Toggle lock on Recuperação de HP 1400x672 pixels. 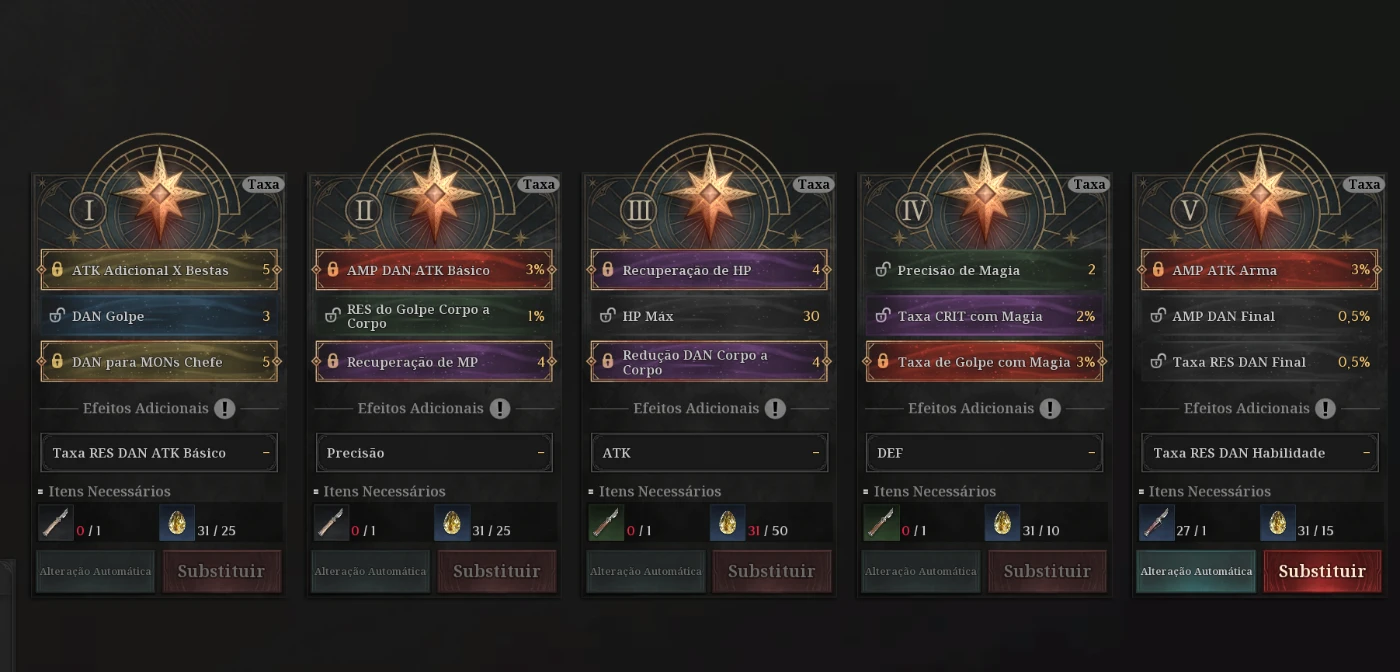click(x=607, y=270)
